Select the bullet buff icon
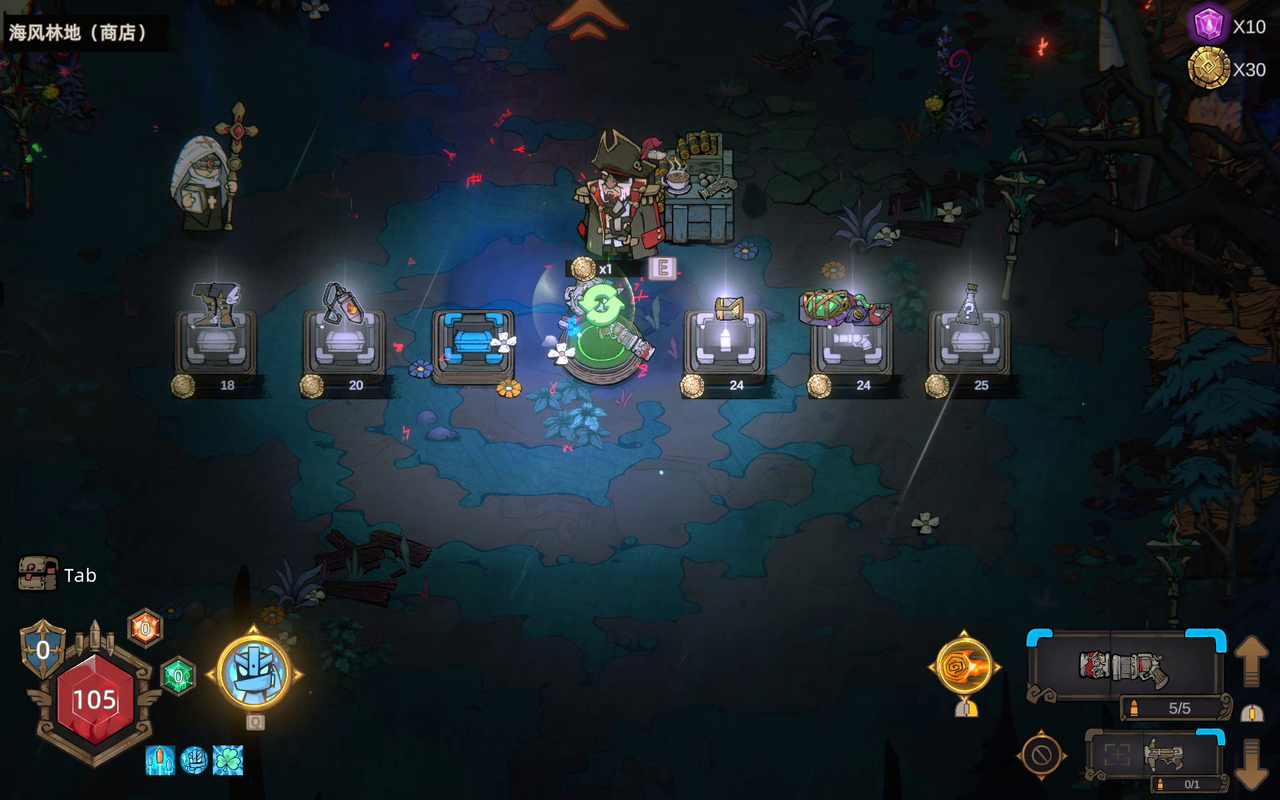 [160, 760]
